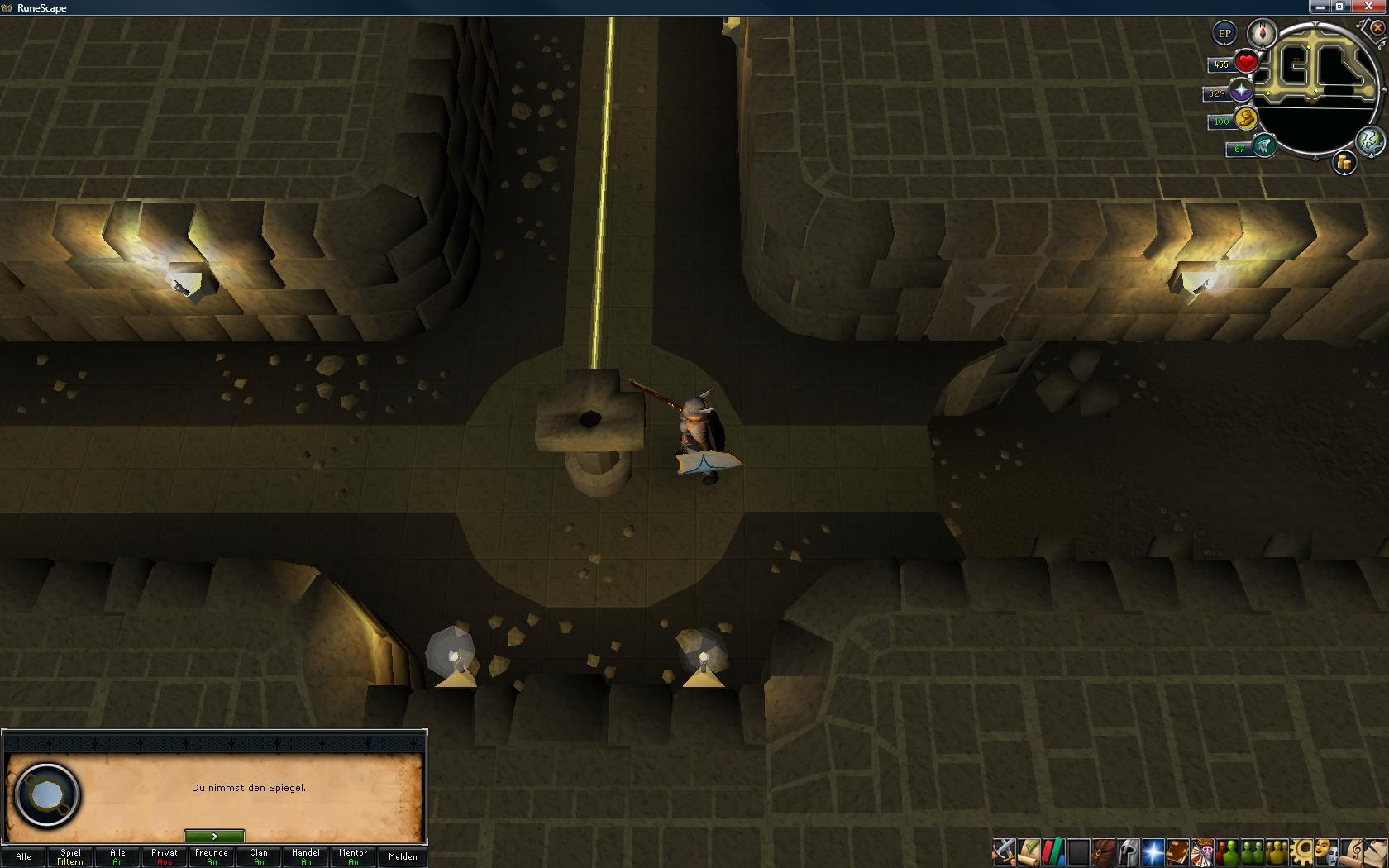Open the gear settings tab

[1302, 851]
